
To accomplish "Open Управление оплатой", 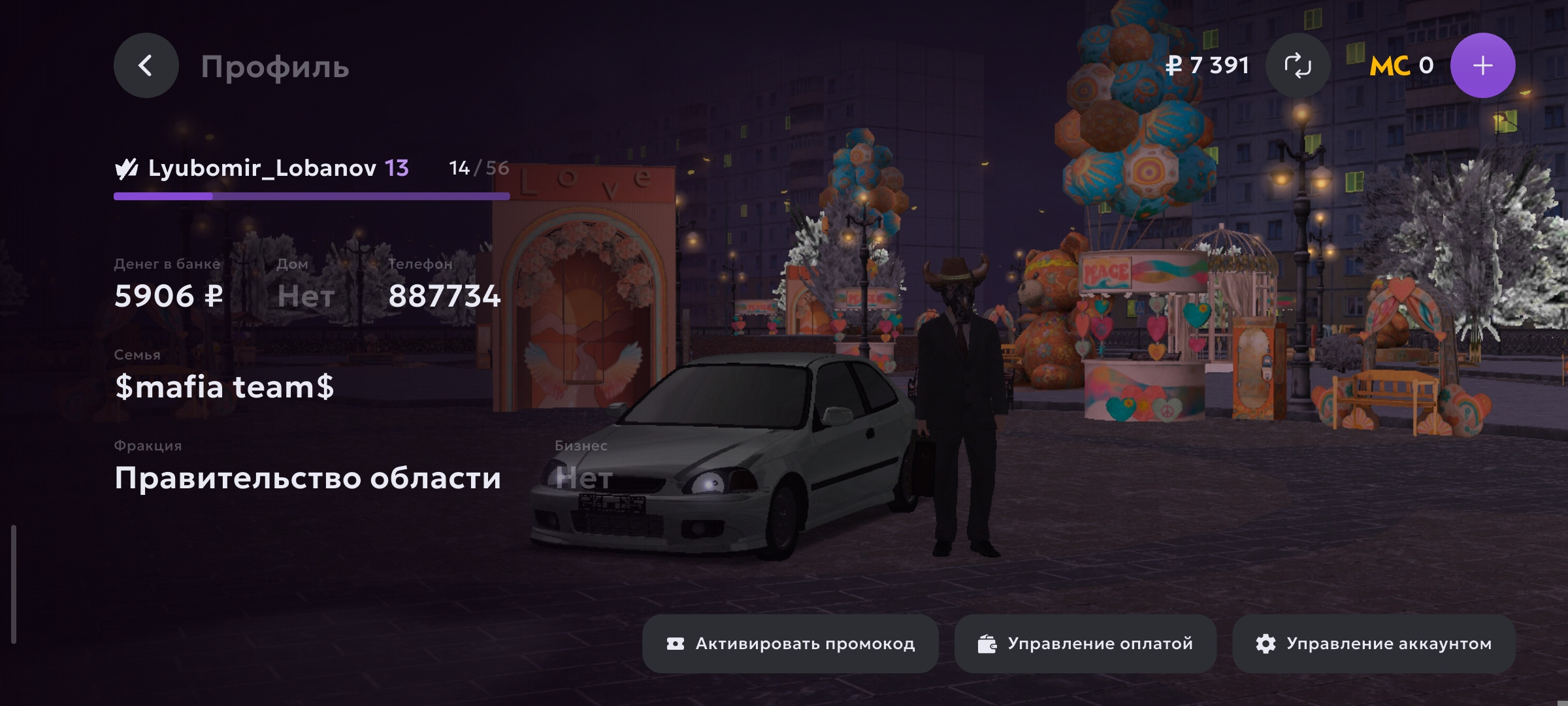I will [x=1085, y=644].
